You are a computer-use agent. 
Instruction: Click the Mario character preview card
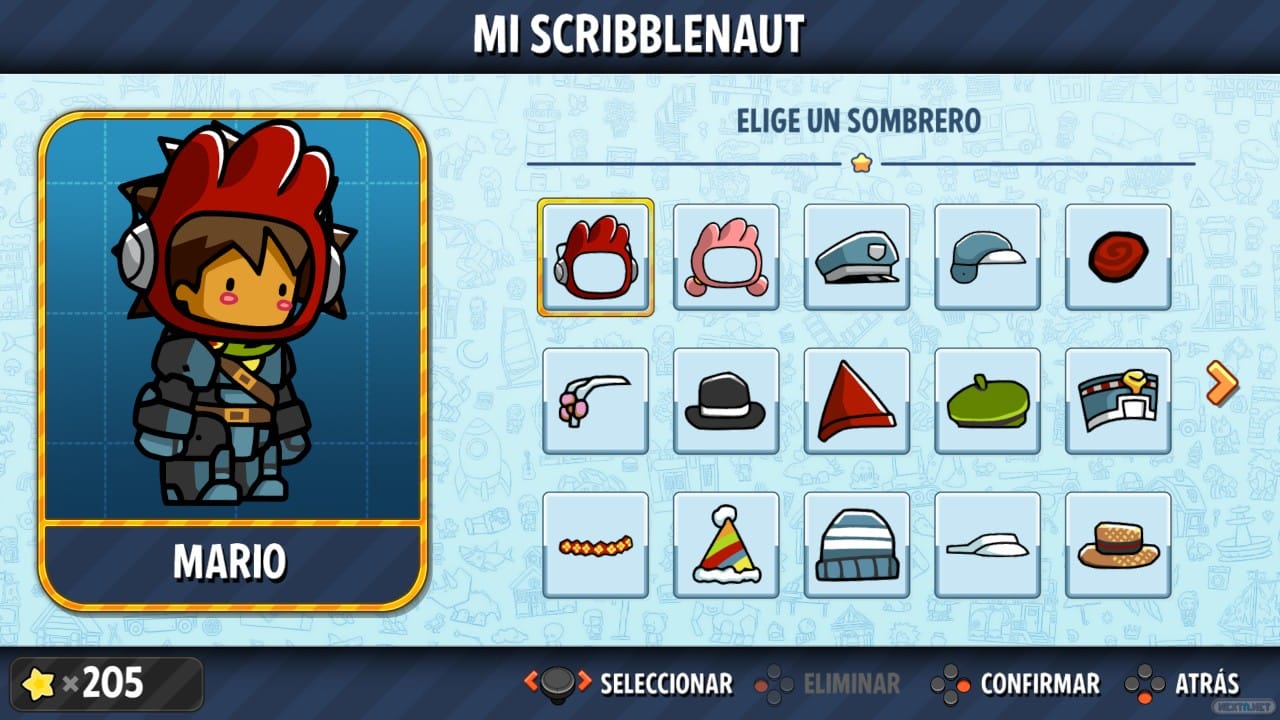233,360
